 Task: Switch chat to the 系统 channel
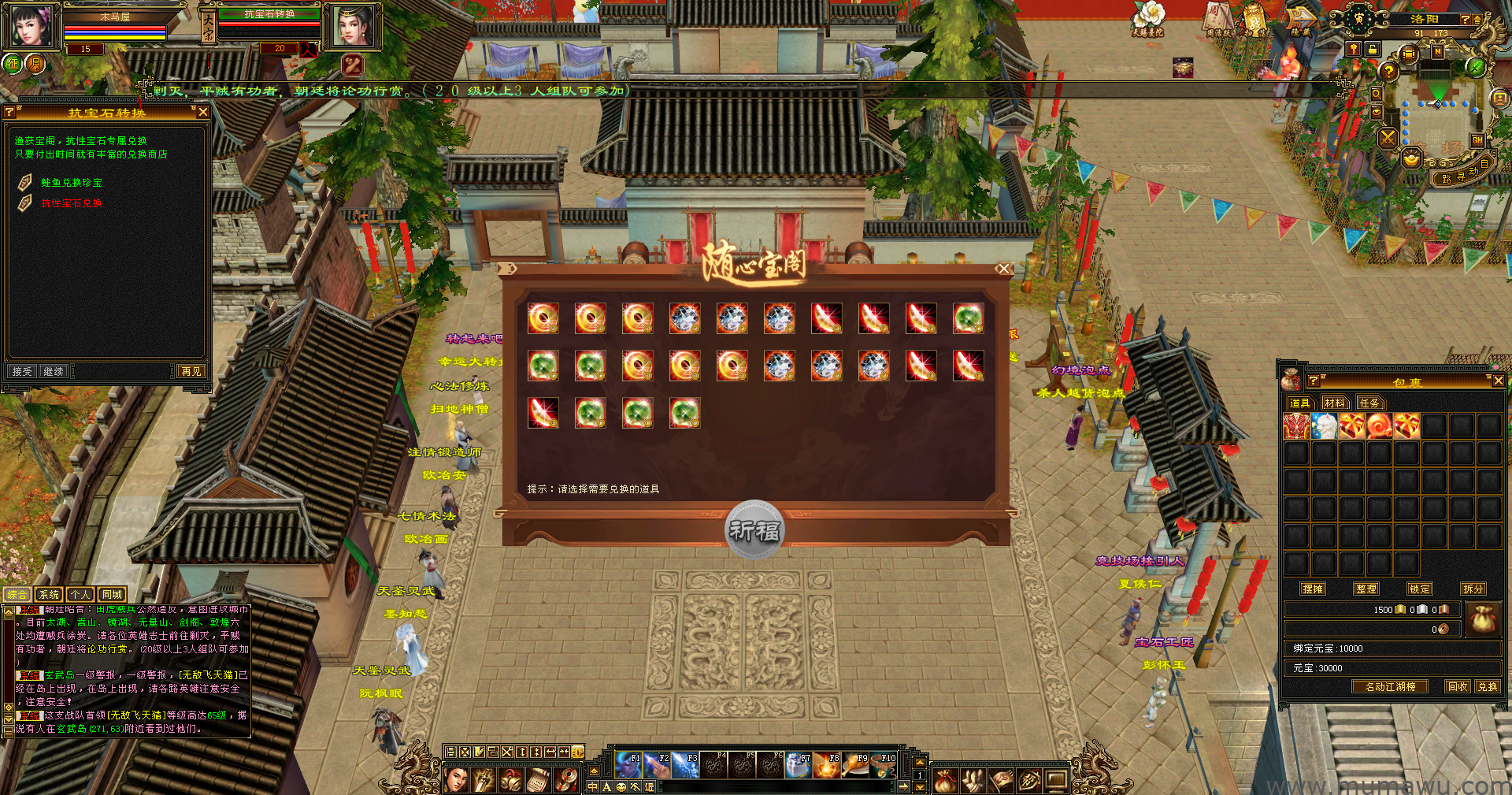point(49,594)
